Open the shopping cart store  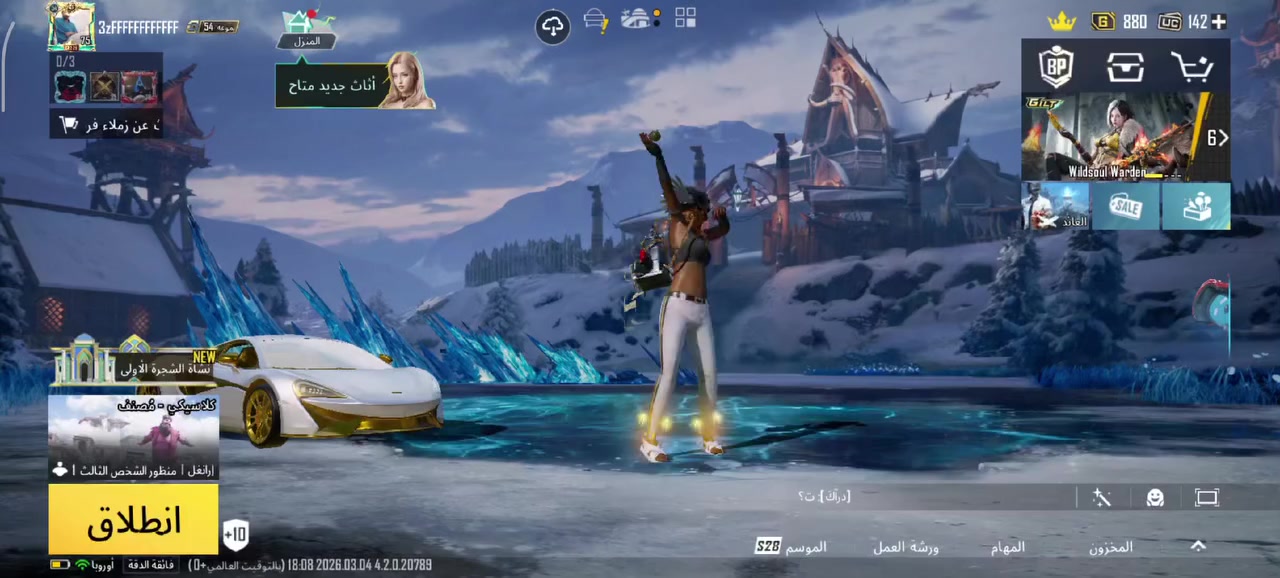1193,67
